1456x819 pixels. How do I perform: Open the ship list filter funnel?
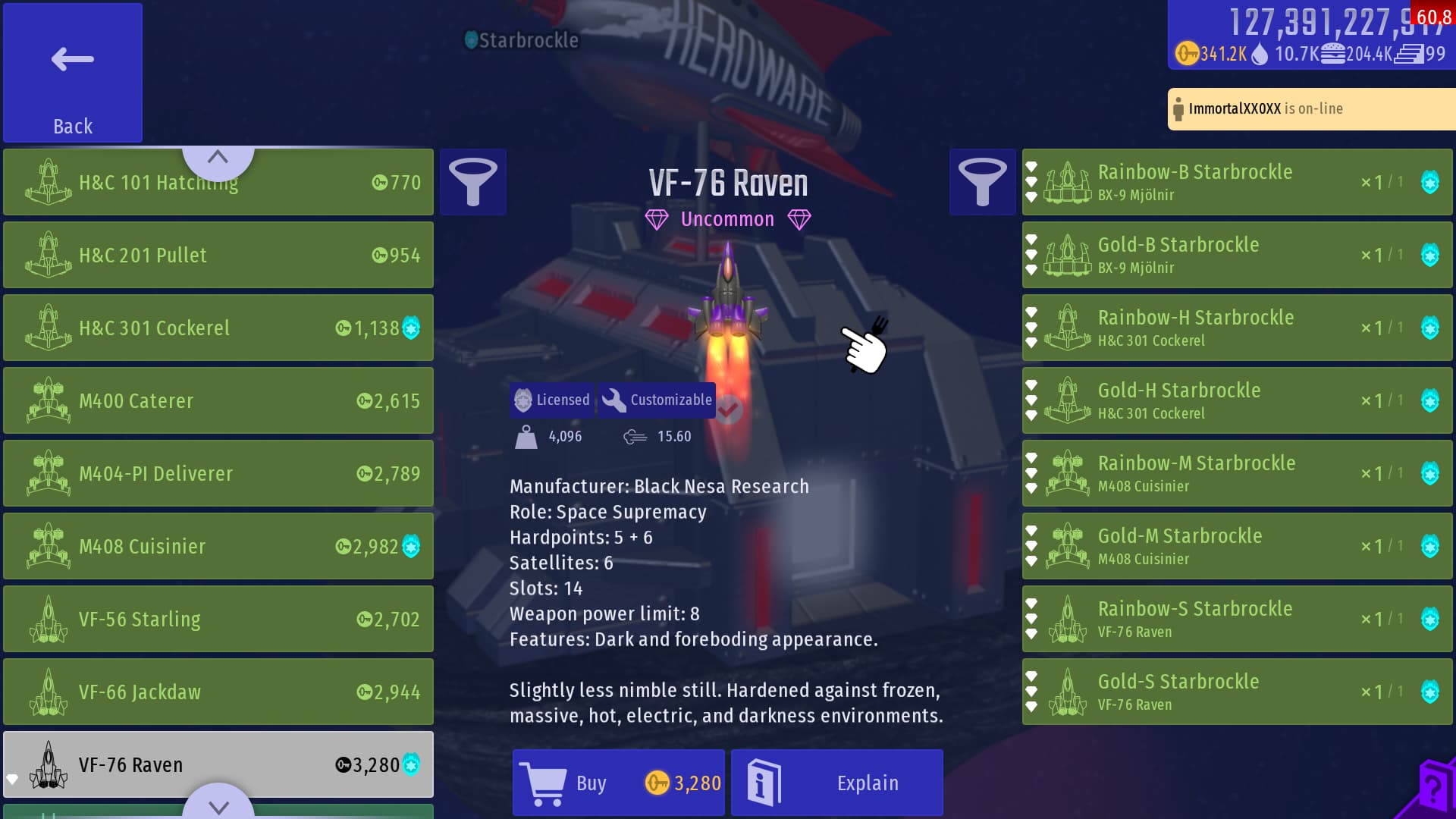point(472,182)
